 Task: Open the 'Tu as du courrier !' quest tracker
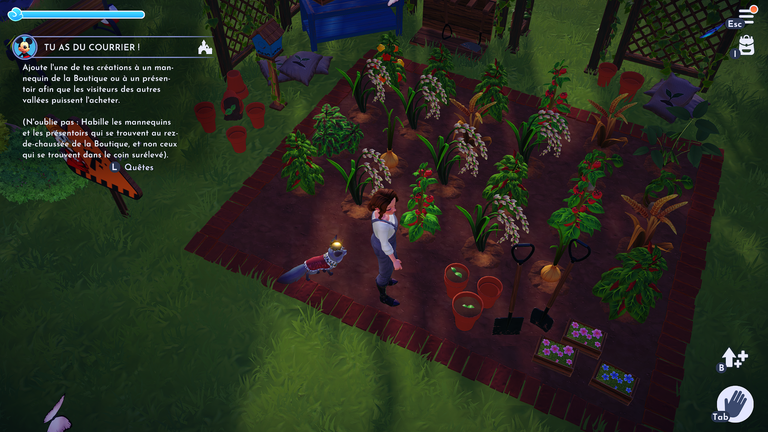[90, 47]
